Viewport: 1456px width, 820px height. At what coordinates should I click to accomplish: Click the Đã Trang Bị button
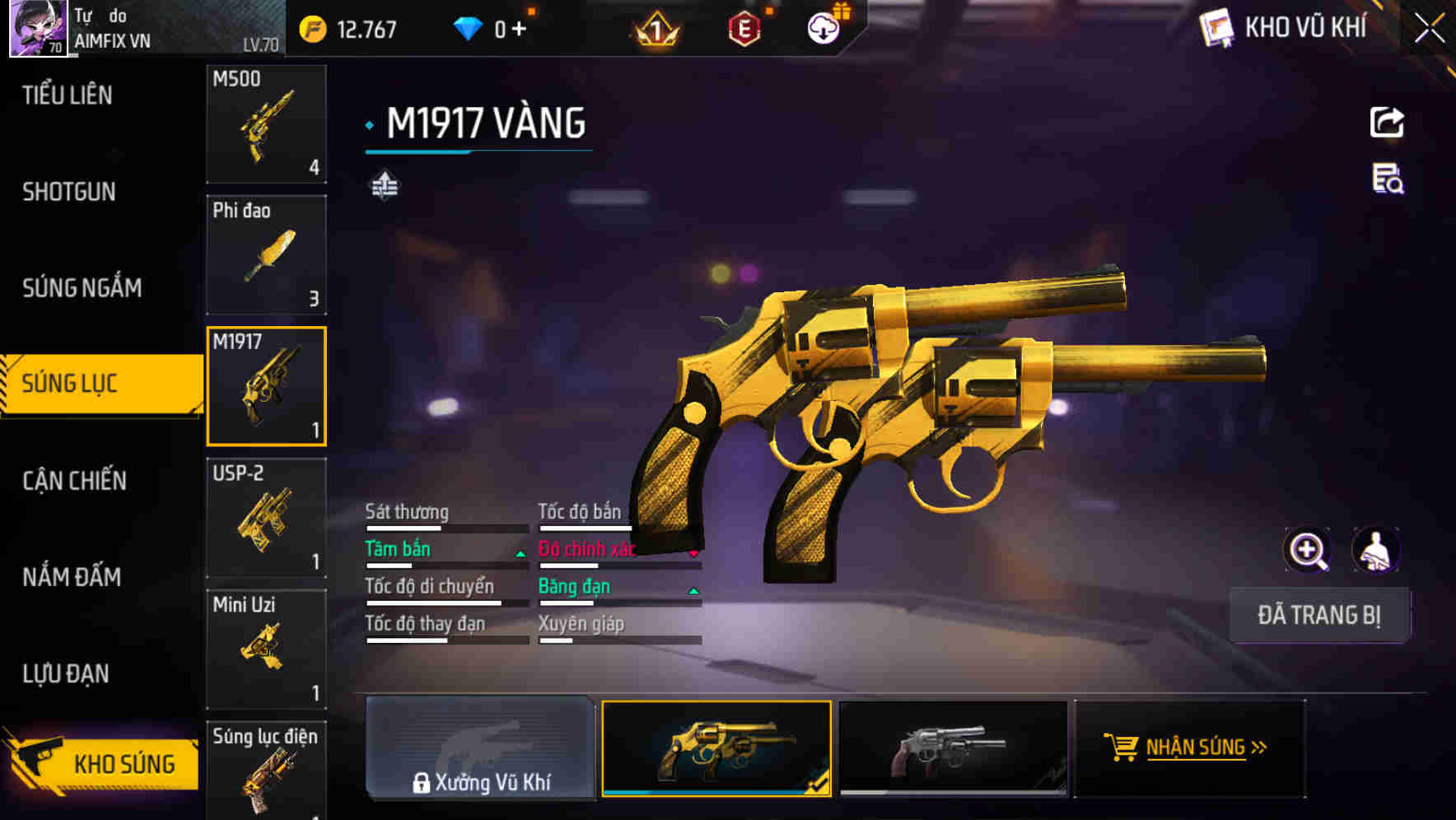click(x=1319, y=615)
